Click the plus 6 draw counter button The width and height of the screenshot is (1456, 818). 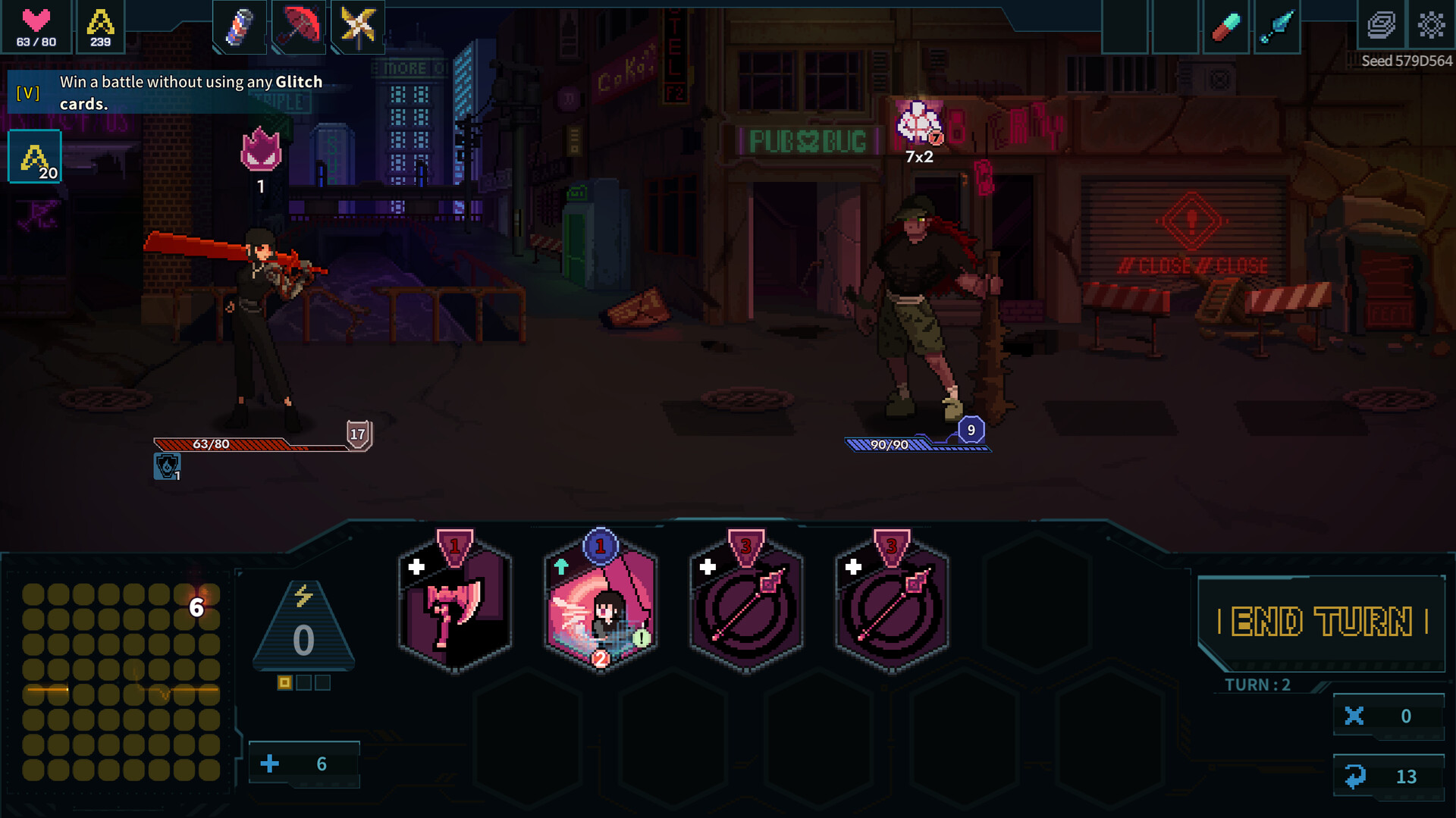[303, 763]
